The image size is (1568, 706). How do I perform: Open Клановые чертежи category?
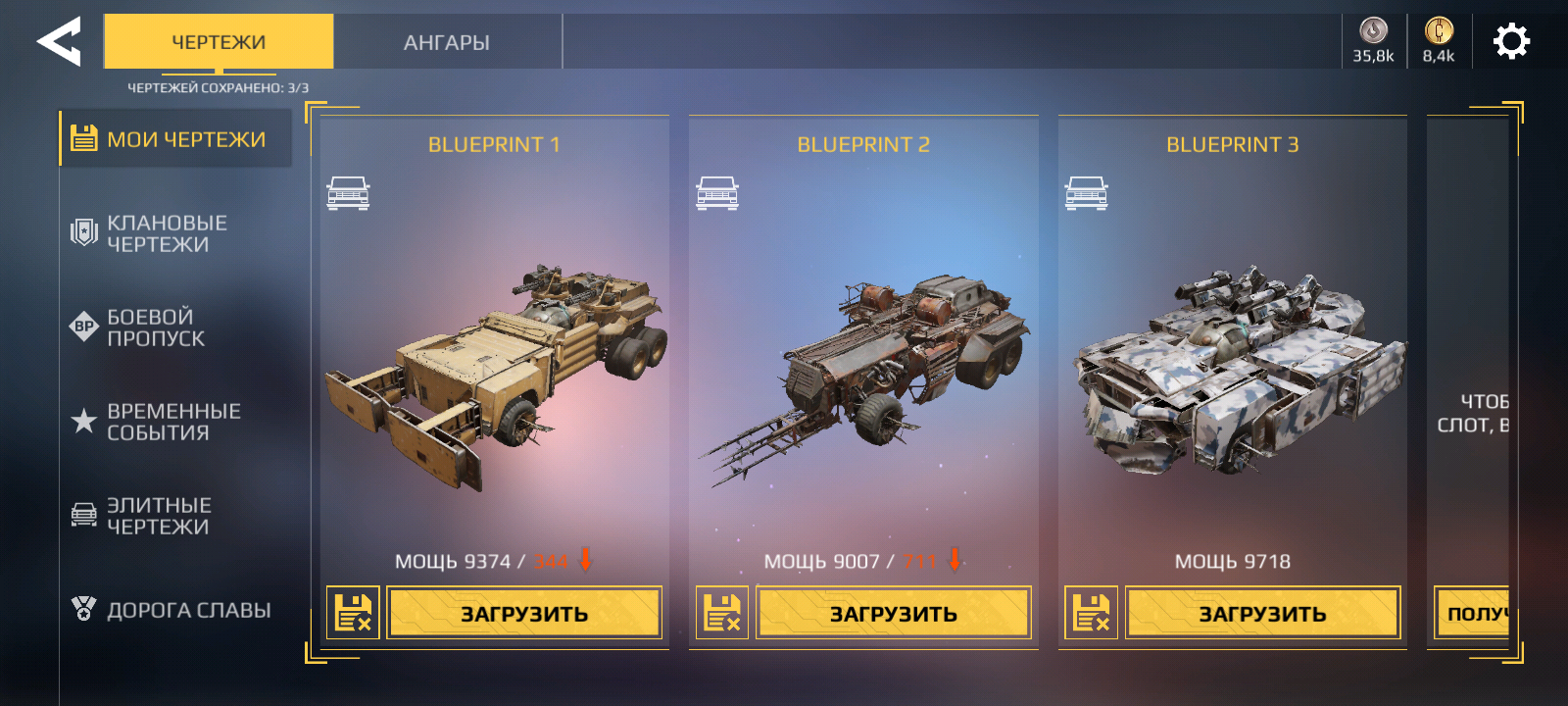click(x=167, y=233)
